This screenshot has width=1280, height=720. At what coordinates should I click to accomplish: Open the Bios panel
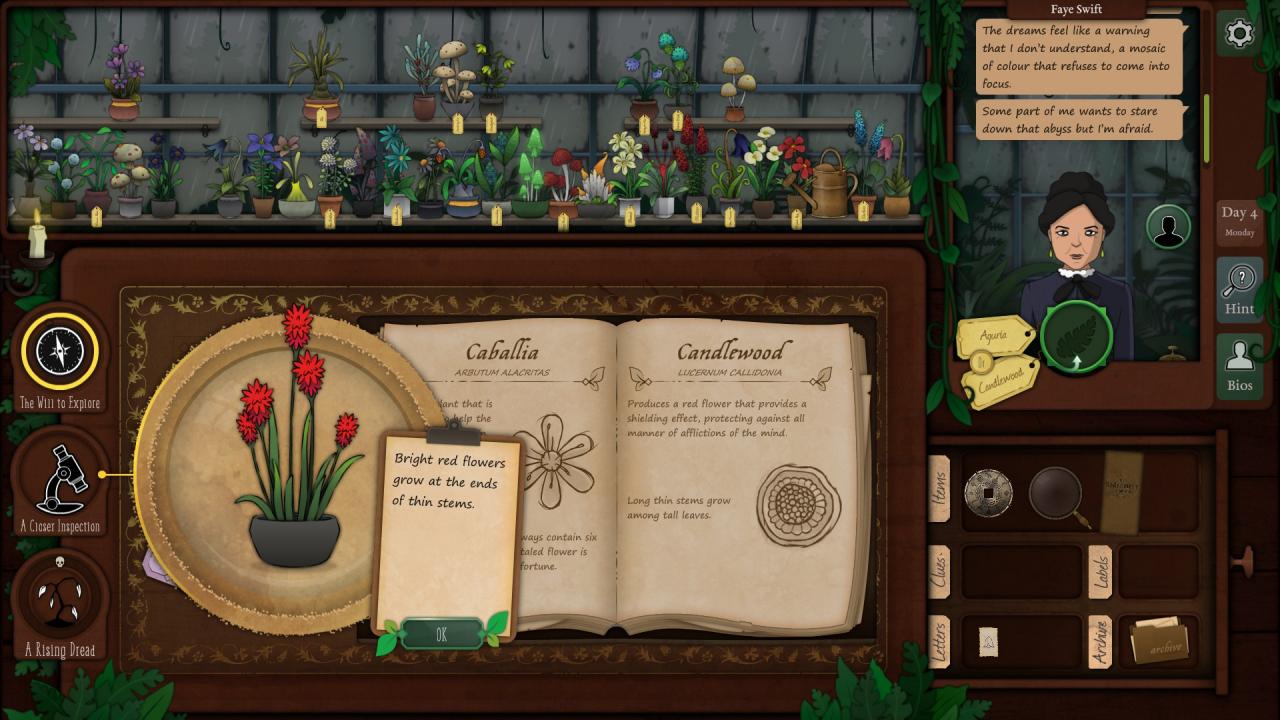coord(1239,367)
